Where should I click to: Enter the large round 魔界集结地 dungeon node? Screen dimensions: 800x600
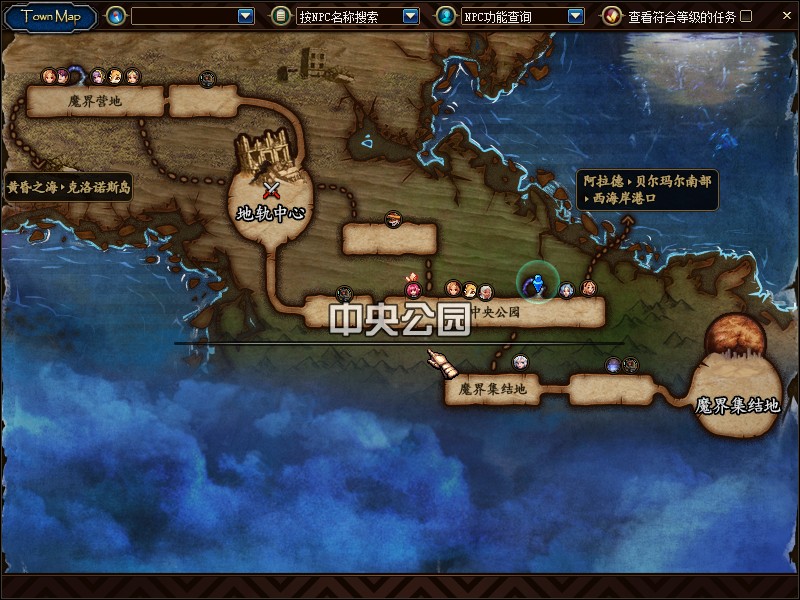738,392
